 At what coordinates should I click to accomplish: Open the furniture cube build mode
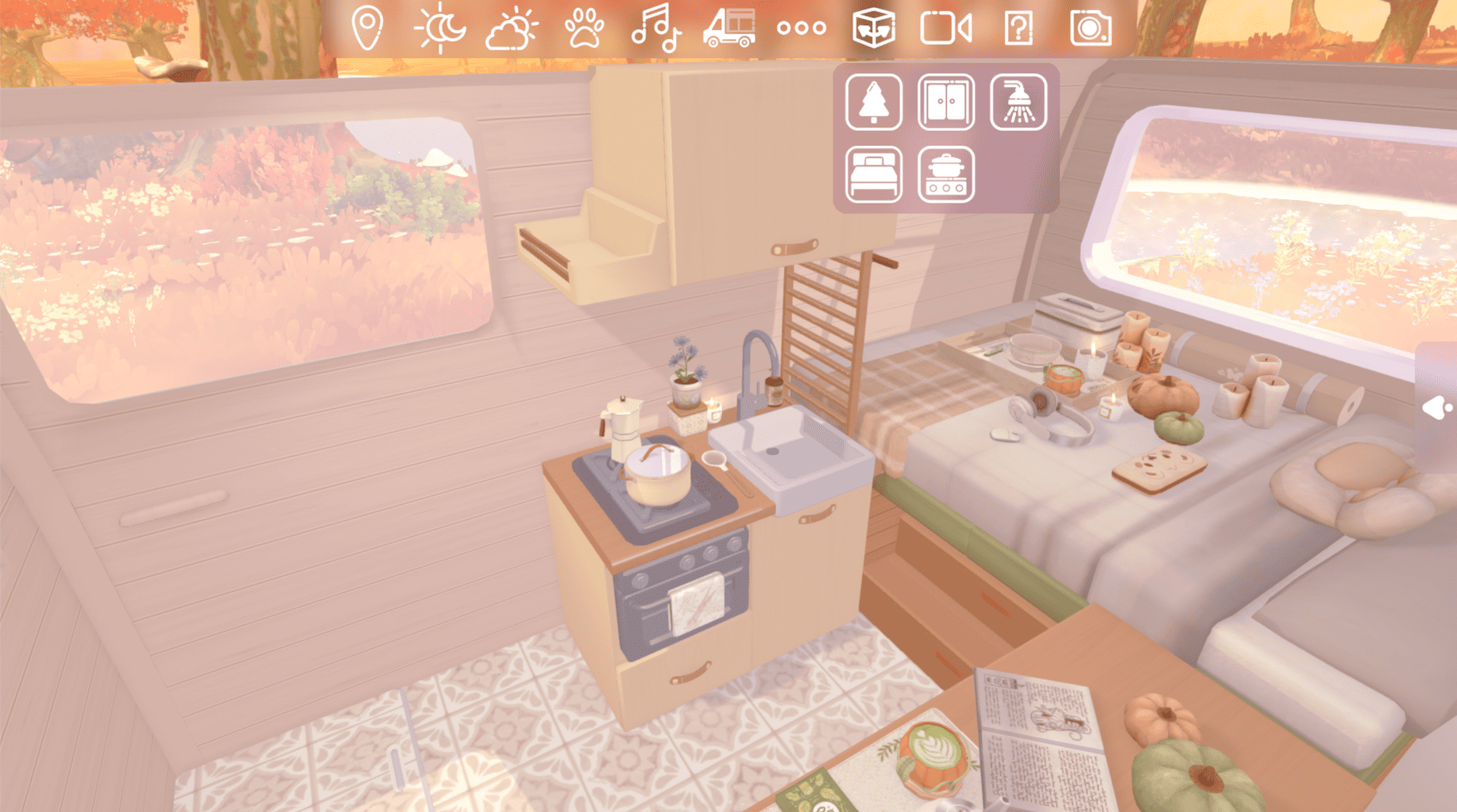(873, 27)
